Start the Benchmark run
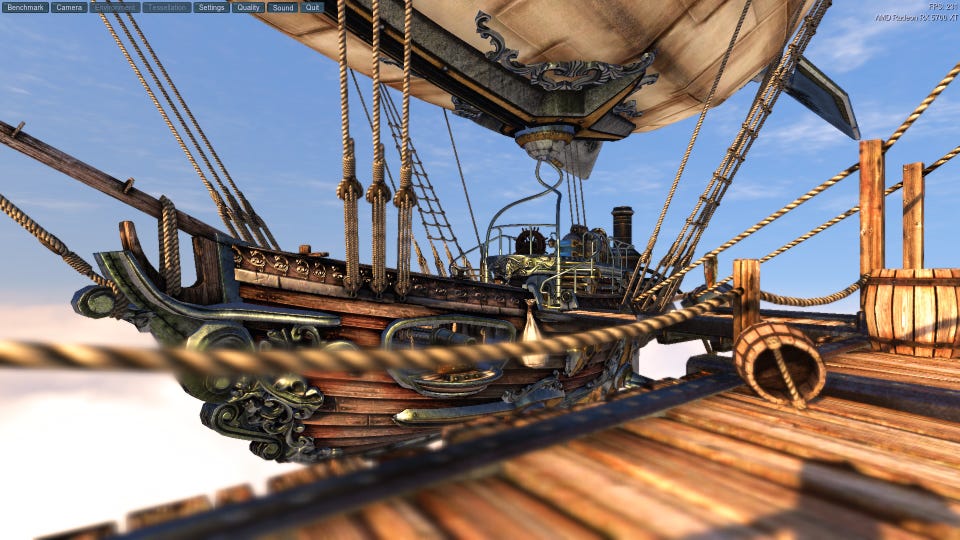This screenshot has width=960, height=540. tap(26, 7)
